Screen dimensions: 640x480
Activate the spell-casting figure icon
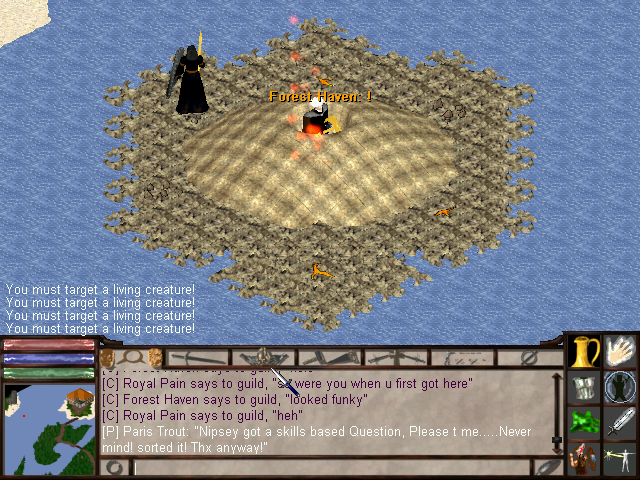621,458
